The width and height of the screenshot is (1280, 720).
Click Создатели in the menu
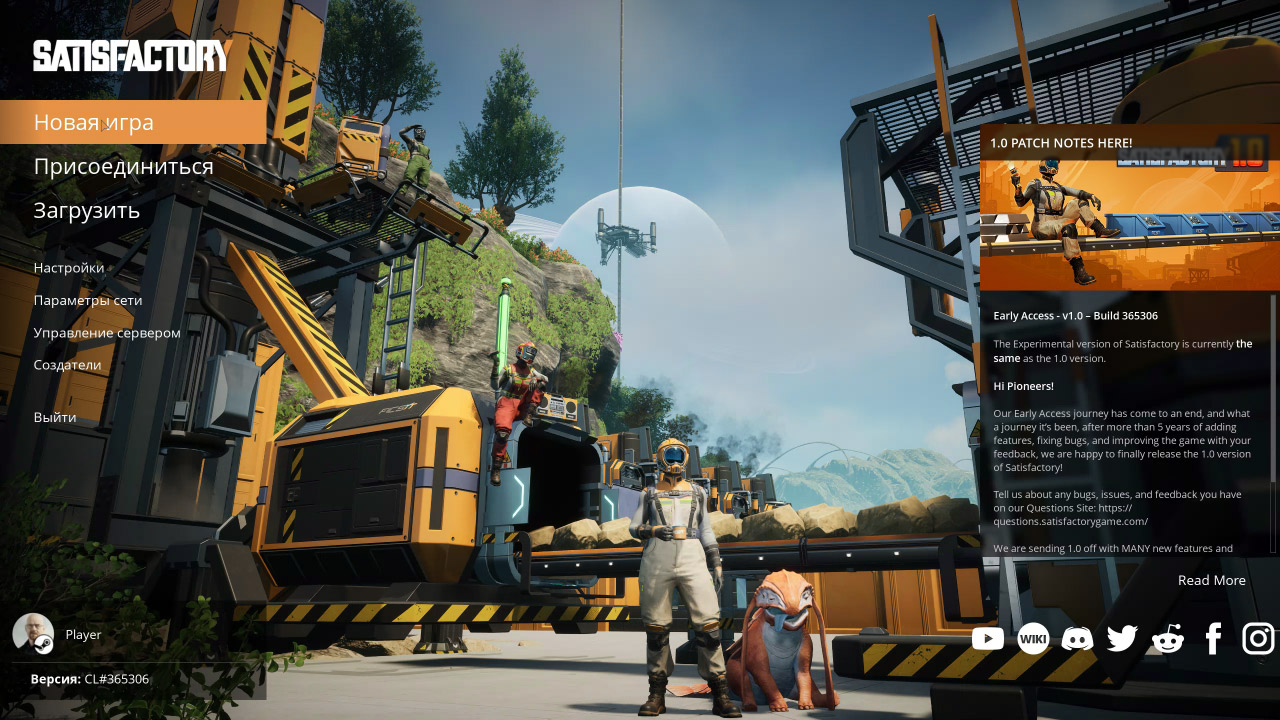click(x=67, y=364)
